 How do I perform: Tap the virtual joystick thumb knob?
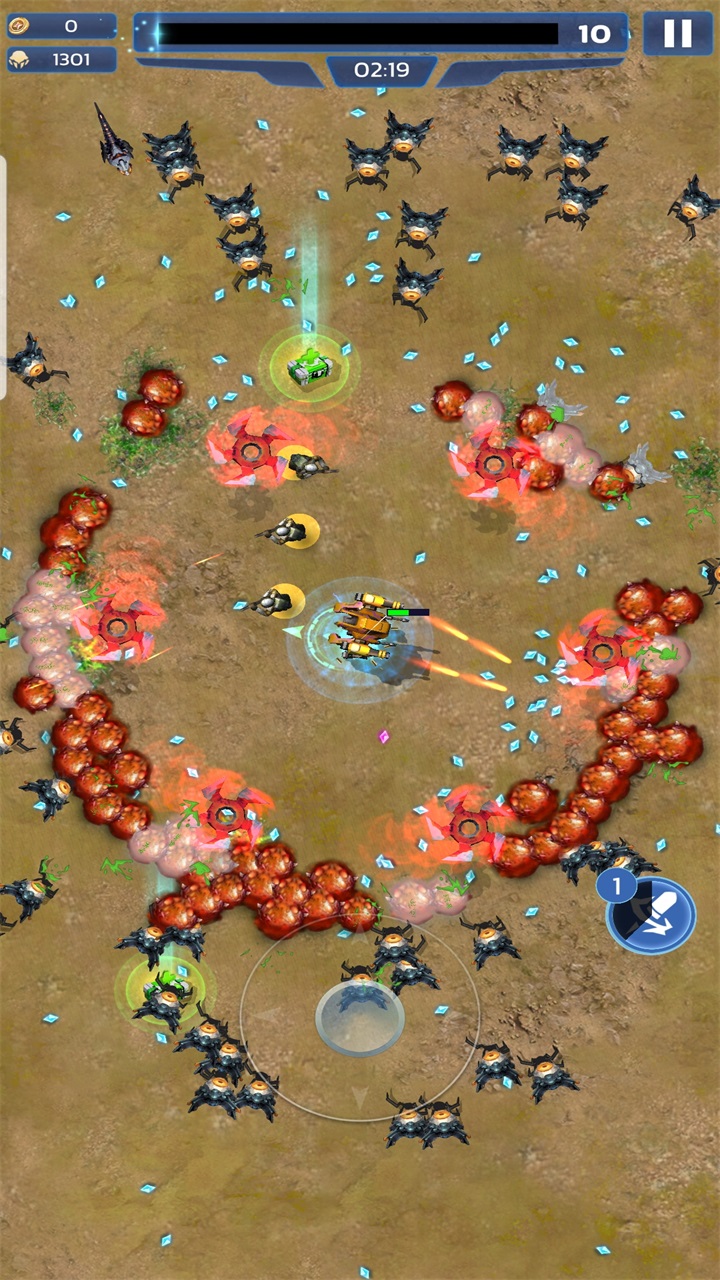pos(360,1017)
